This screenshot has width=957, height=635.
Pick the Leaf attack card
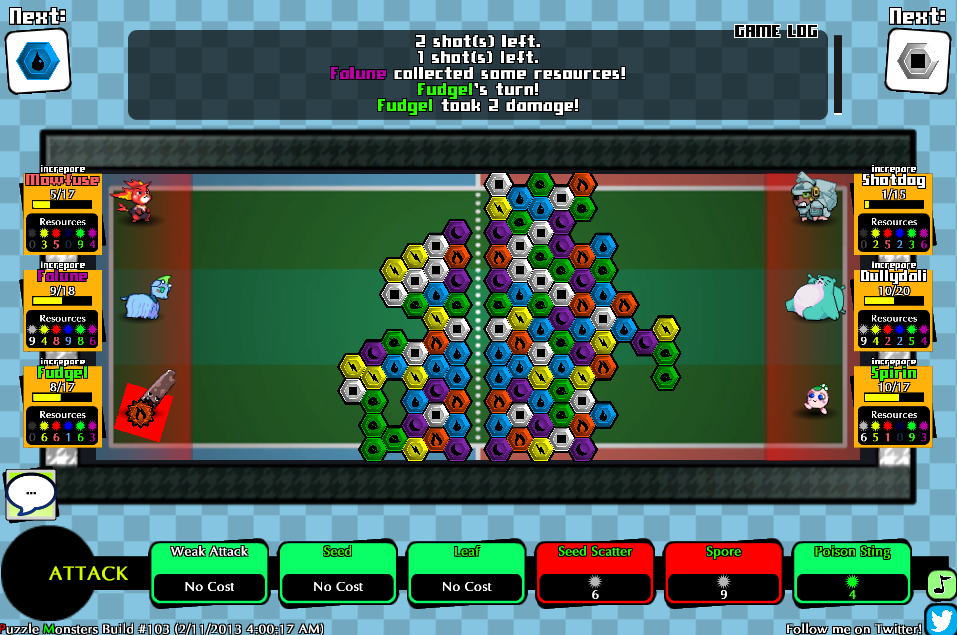[x=466, y=573]
